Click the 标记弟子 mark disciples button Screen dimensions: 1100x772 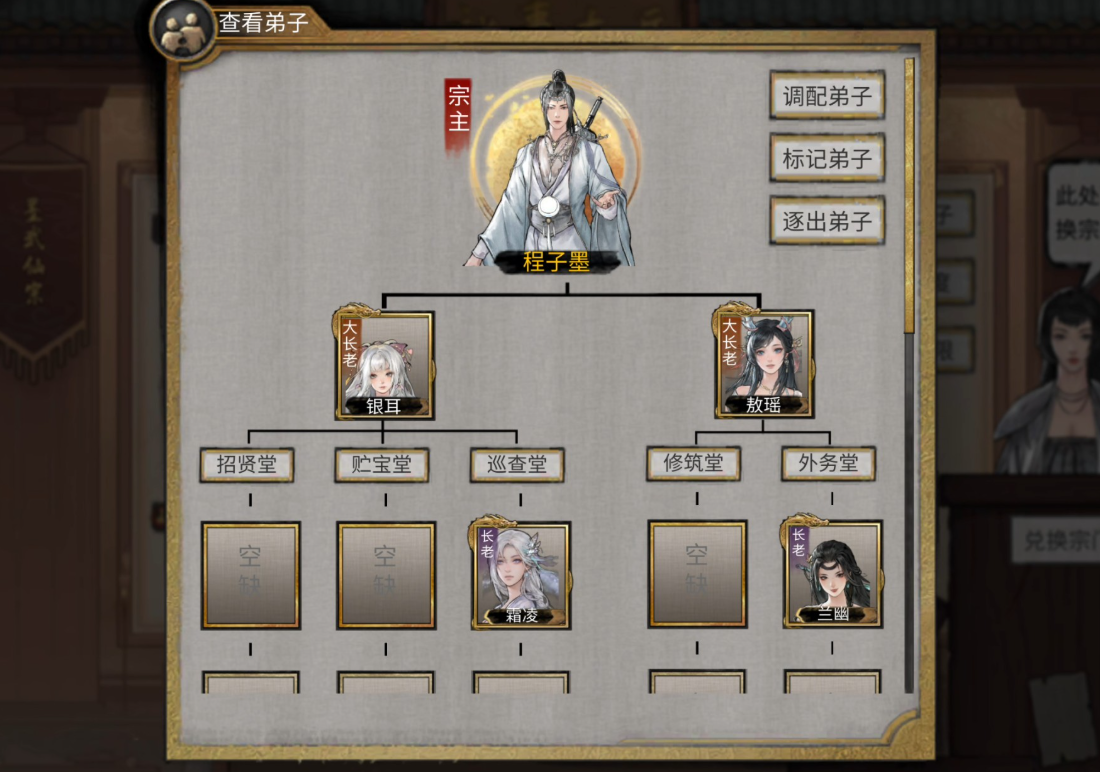(827, 159)
